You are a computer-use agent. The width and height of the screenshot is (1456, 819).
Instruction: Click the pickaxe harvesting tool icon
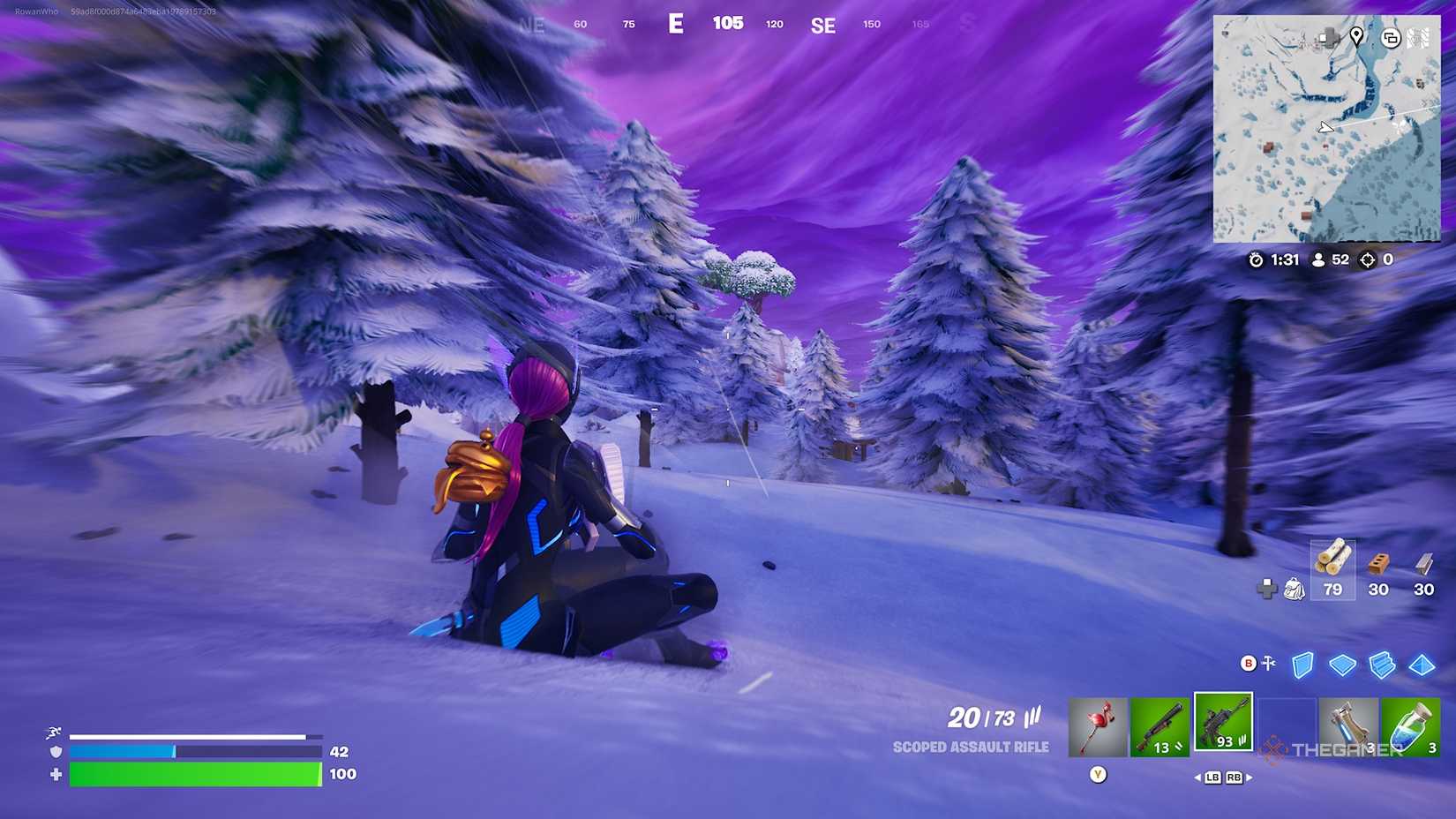click(1099, 726)
